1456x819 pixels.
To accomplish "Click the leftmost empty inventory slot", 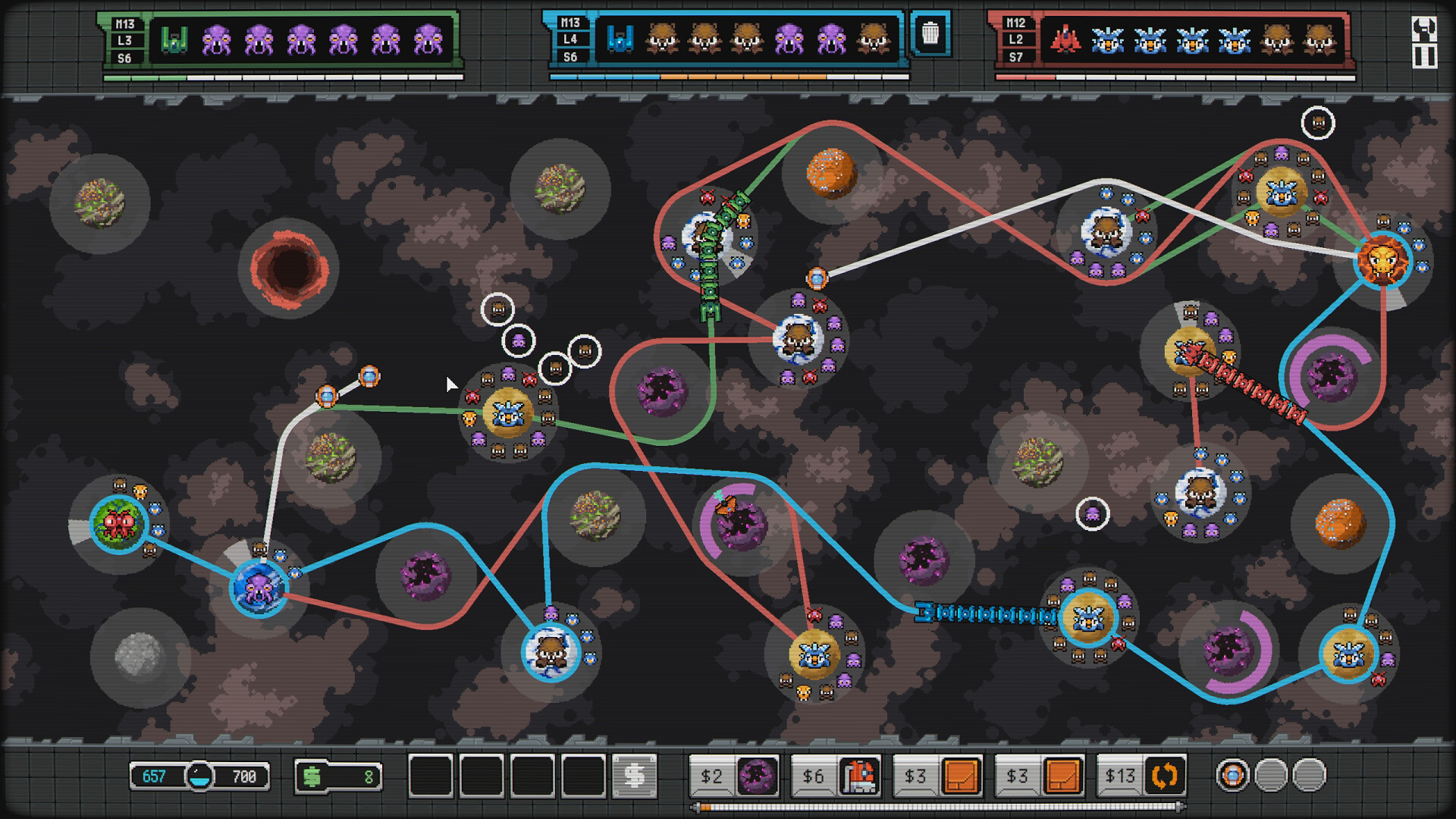I will coord(428,775).
